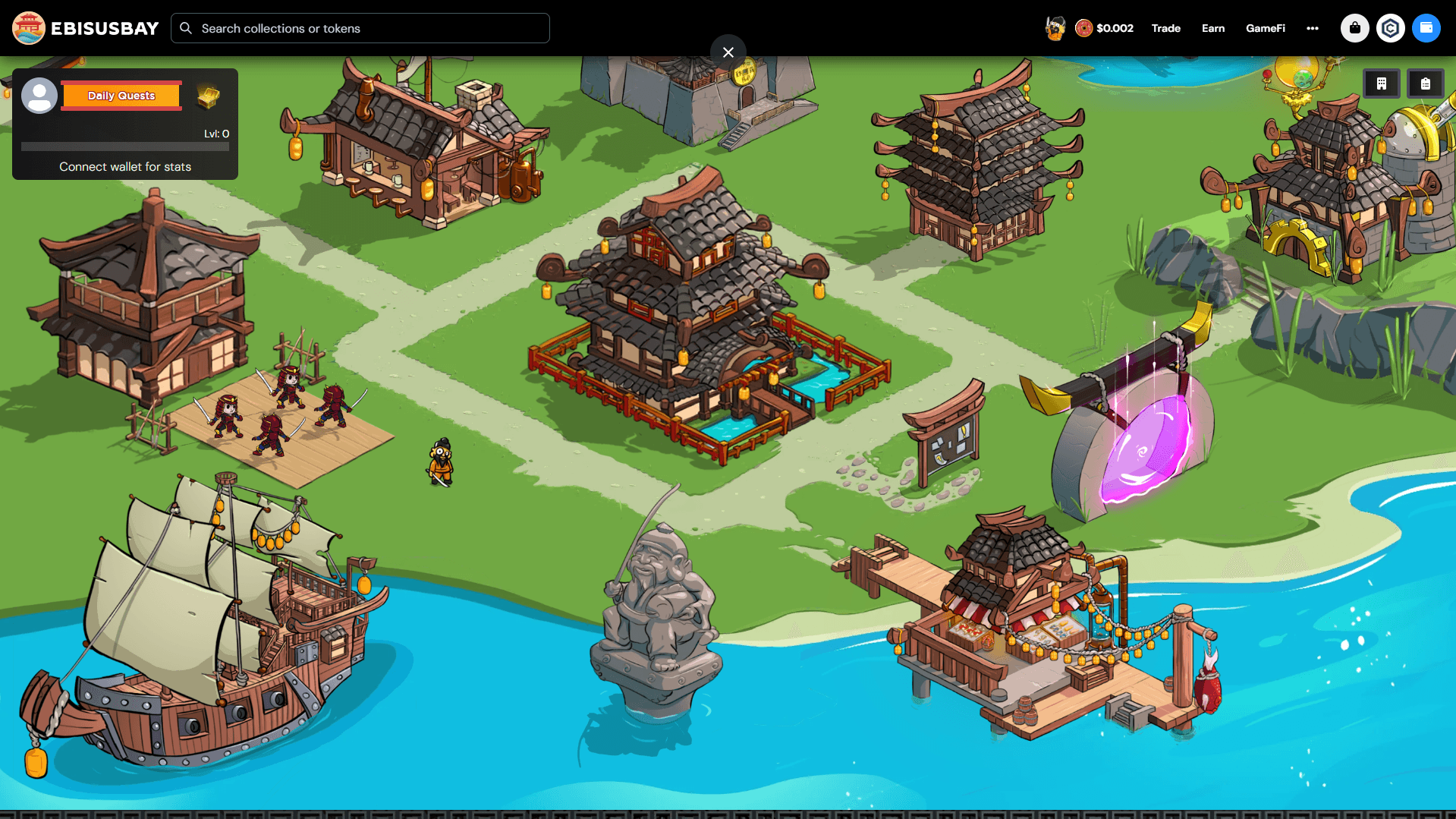
Task: Open the clipboard list button
Action: click(x=1426, y=84)
